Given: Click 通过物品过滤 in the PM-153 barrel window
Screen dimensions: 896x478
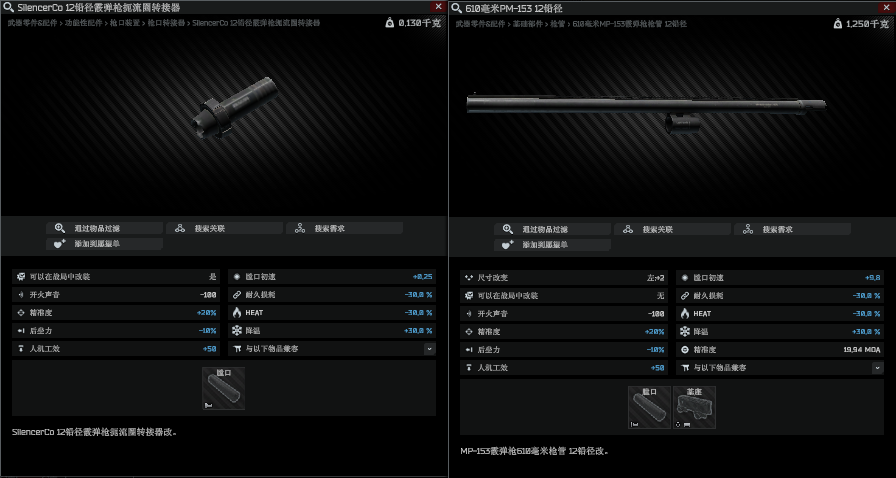Looking at the screenshot, I should click(x=552, y=229).
